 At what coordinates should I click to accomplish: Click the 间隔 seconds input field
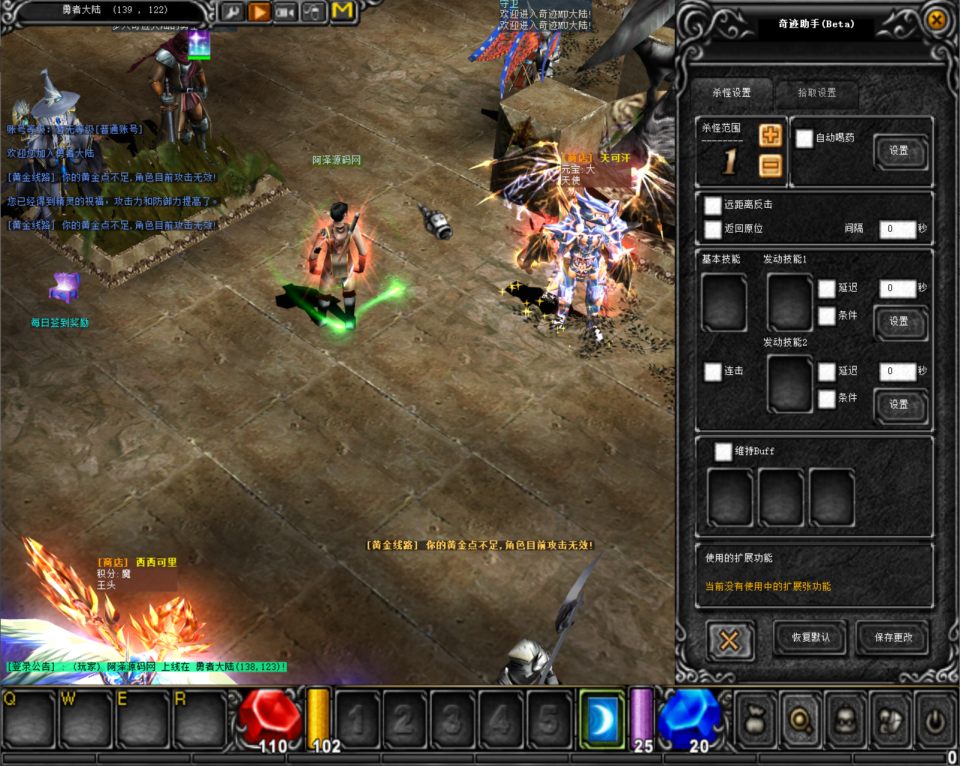click(x=897, y=229)
